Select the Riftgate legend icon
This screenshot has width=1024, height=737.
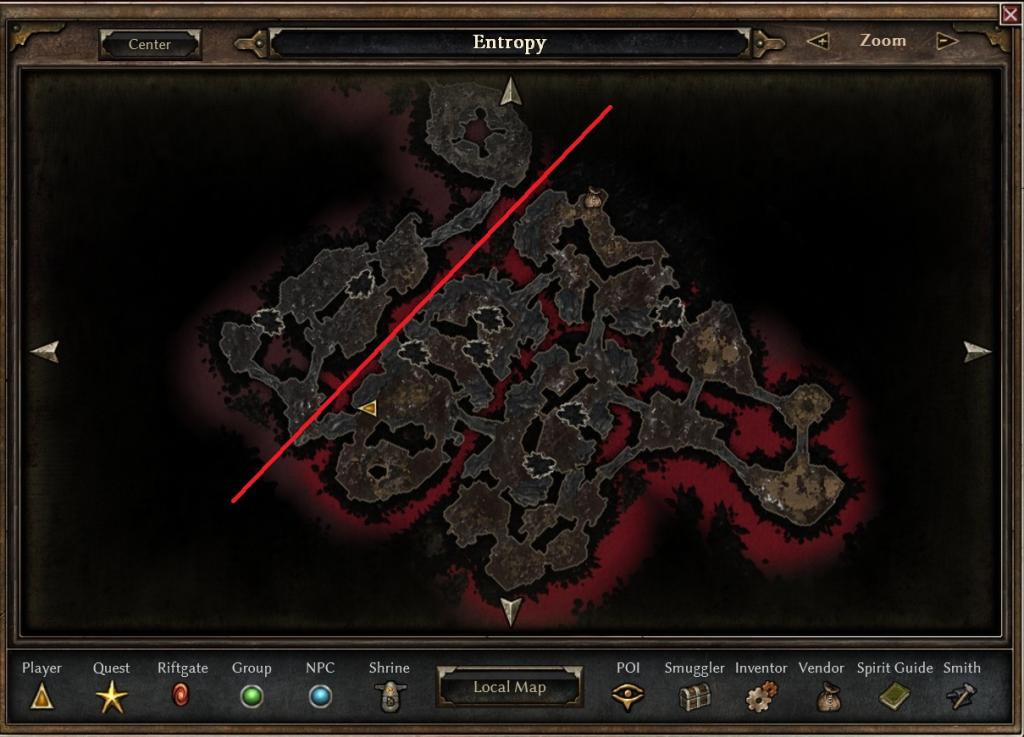[181, 695]
